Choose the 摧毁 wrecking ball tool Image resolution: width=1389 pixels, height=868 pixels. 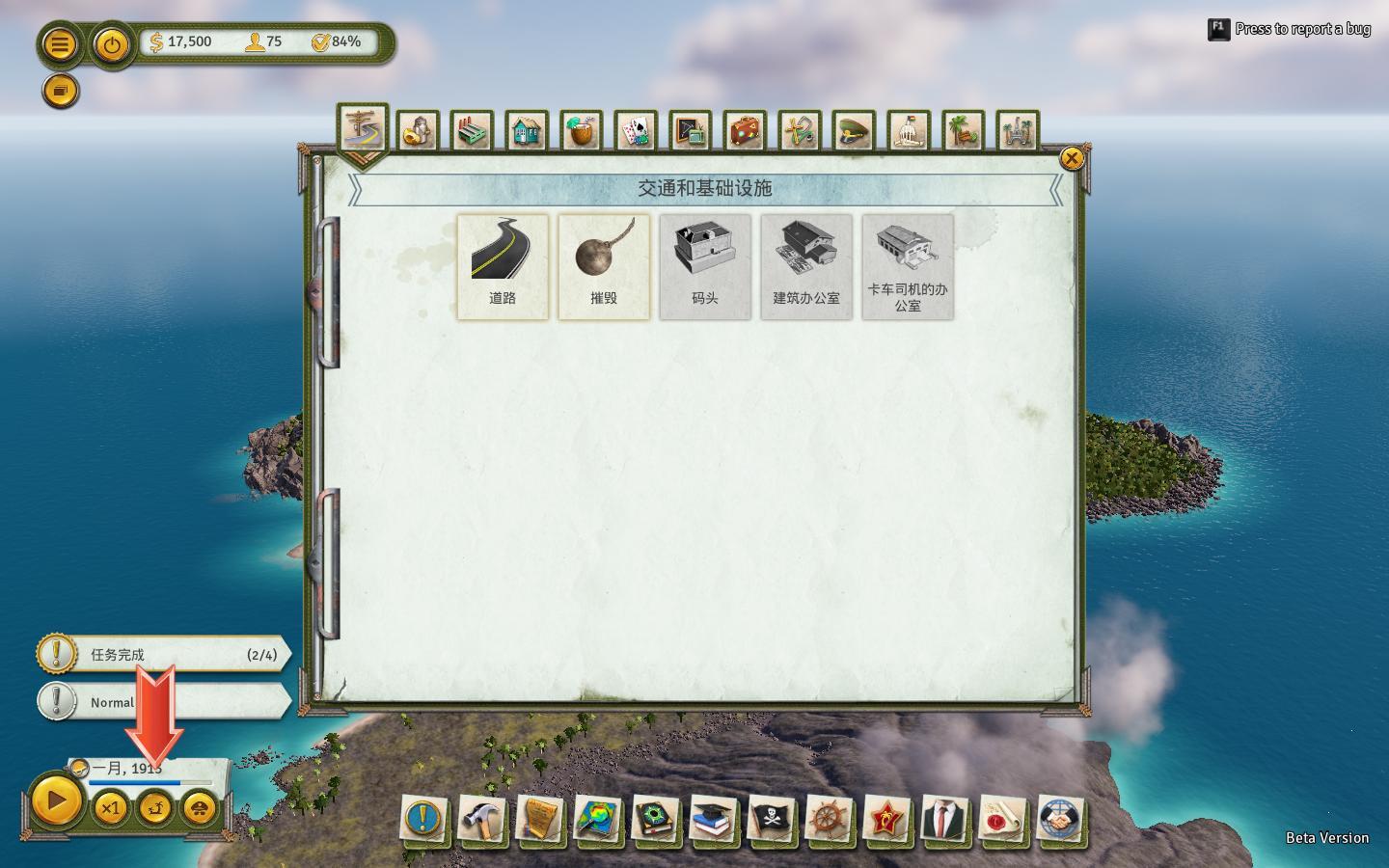(x=604, y=265)
